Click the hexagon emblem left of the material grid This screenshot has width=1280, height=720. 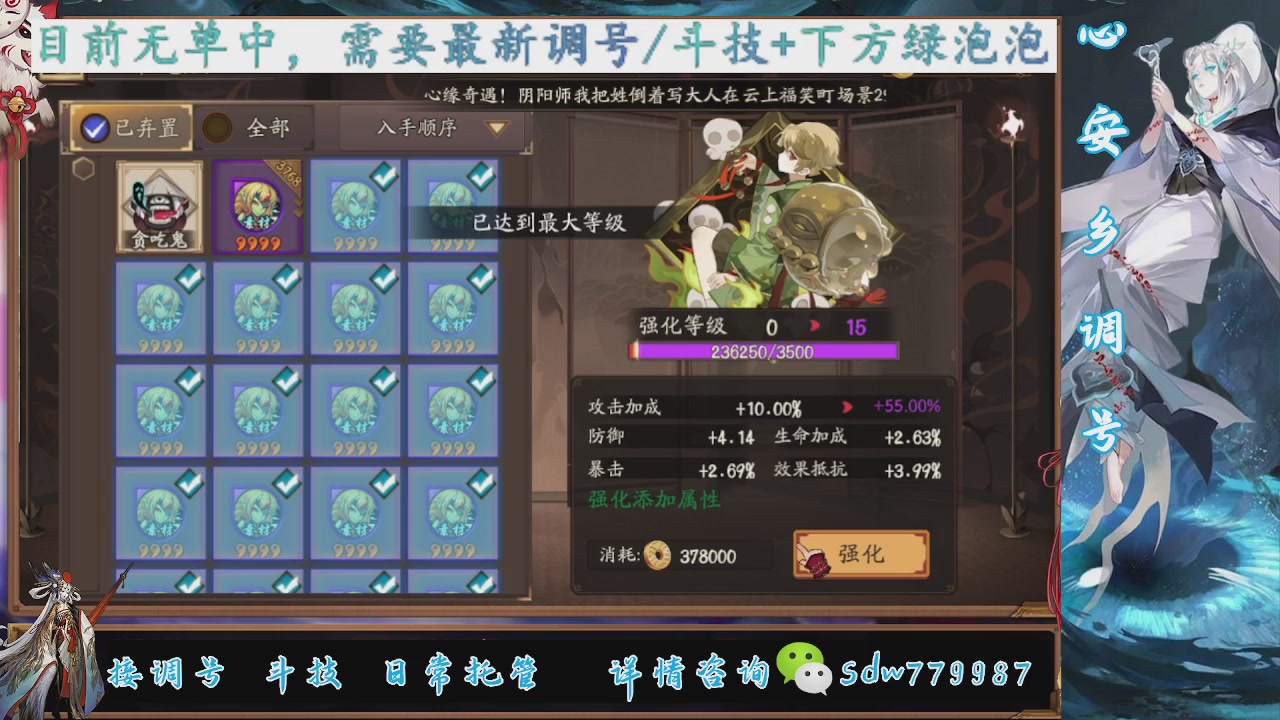pos(84,170)
